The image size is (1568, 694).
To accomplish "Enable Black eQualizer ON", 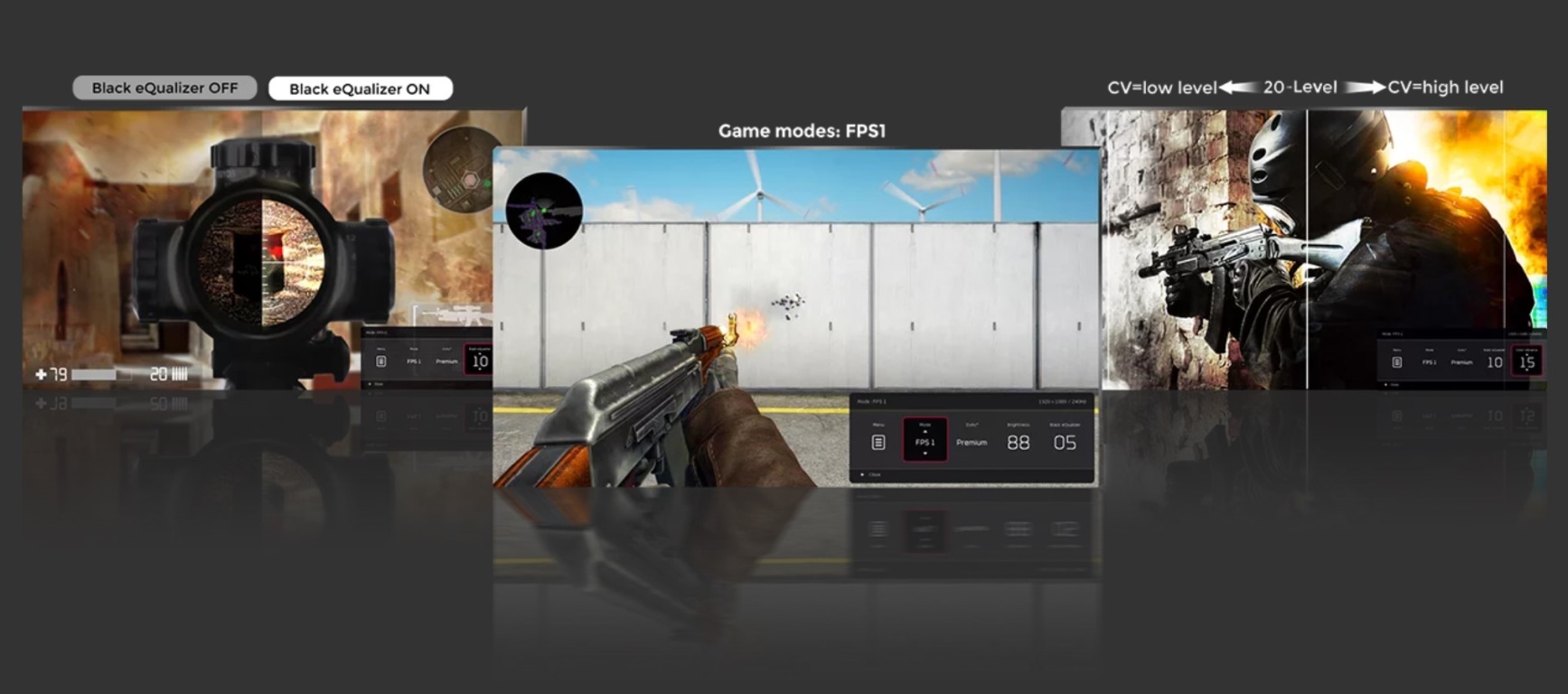I will (x=361, y=88).
